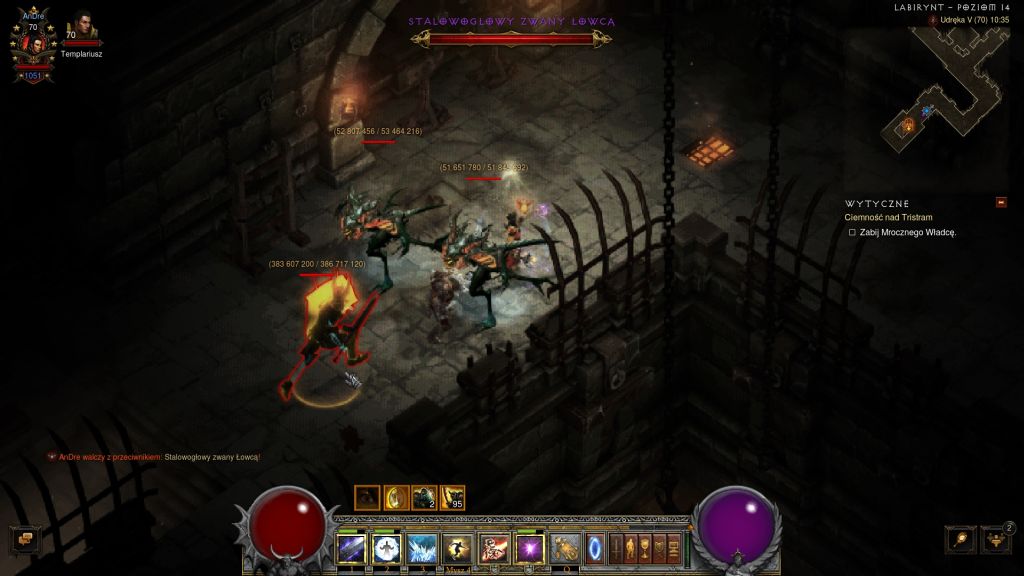Viewport: 1024px width, 576px height.
Task: Activate the purple slash skill in slot 1
Action: pyautogui.click(x=352, y=548)
